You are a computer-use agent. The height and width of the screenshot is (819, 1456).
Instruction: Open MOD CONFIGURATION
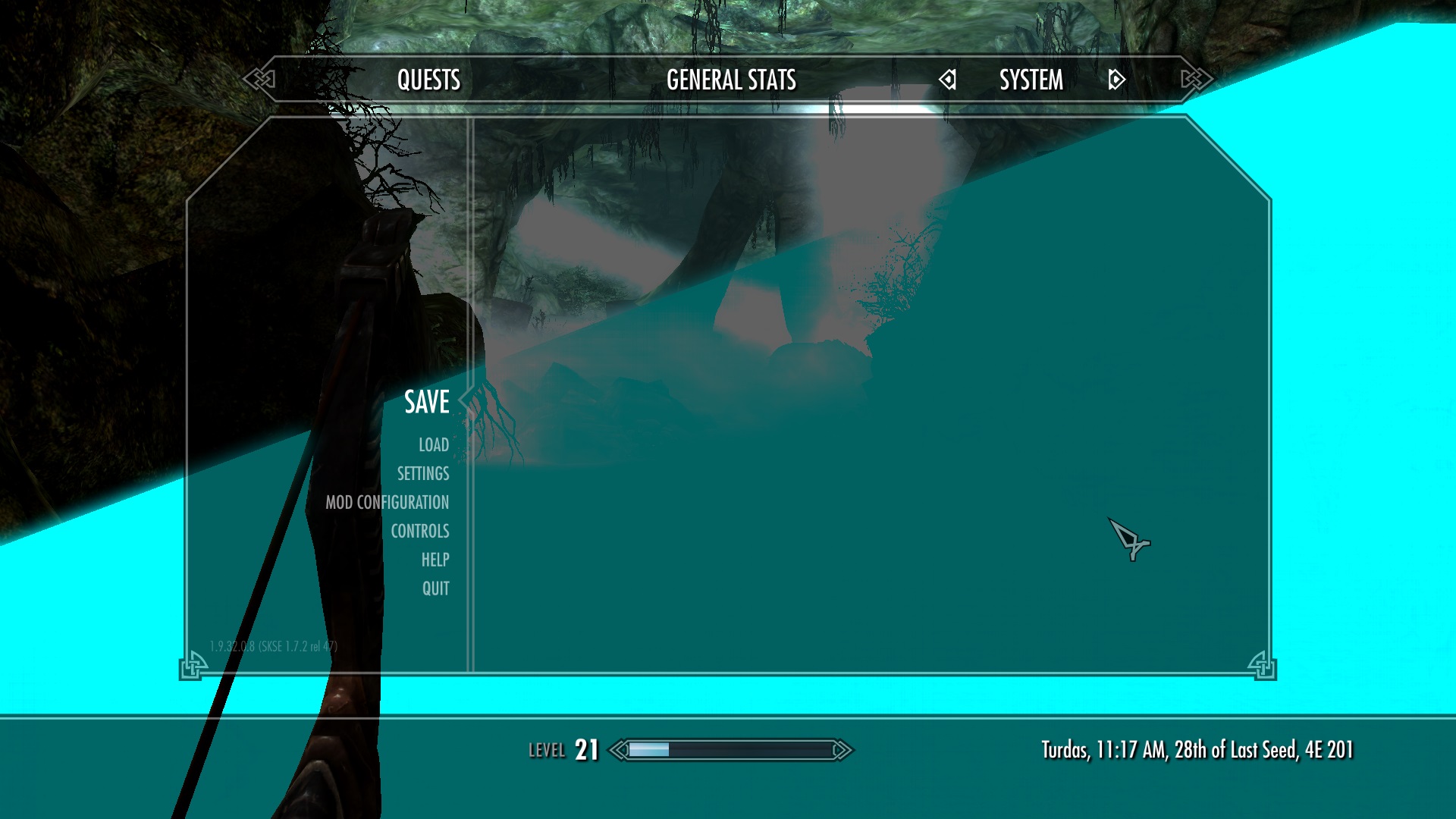[389, 502]
